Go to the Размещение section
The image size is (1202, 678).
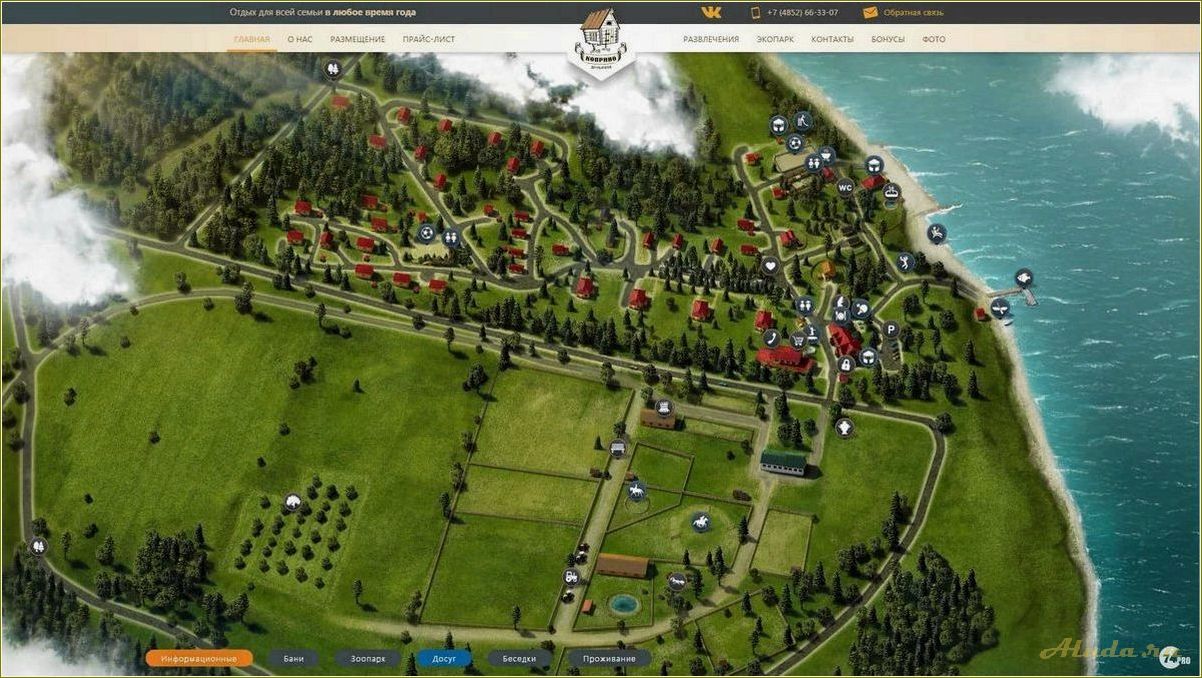[x=357, y=39]
